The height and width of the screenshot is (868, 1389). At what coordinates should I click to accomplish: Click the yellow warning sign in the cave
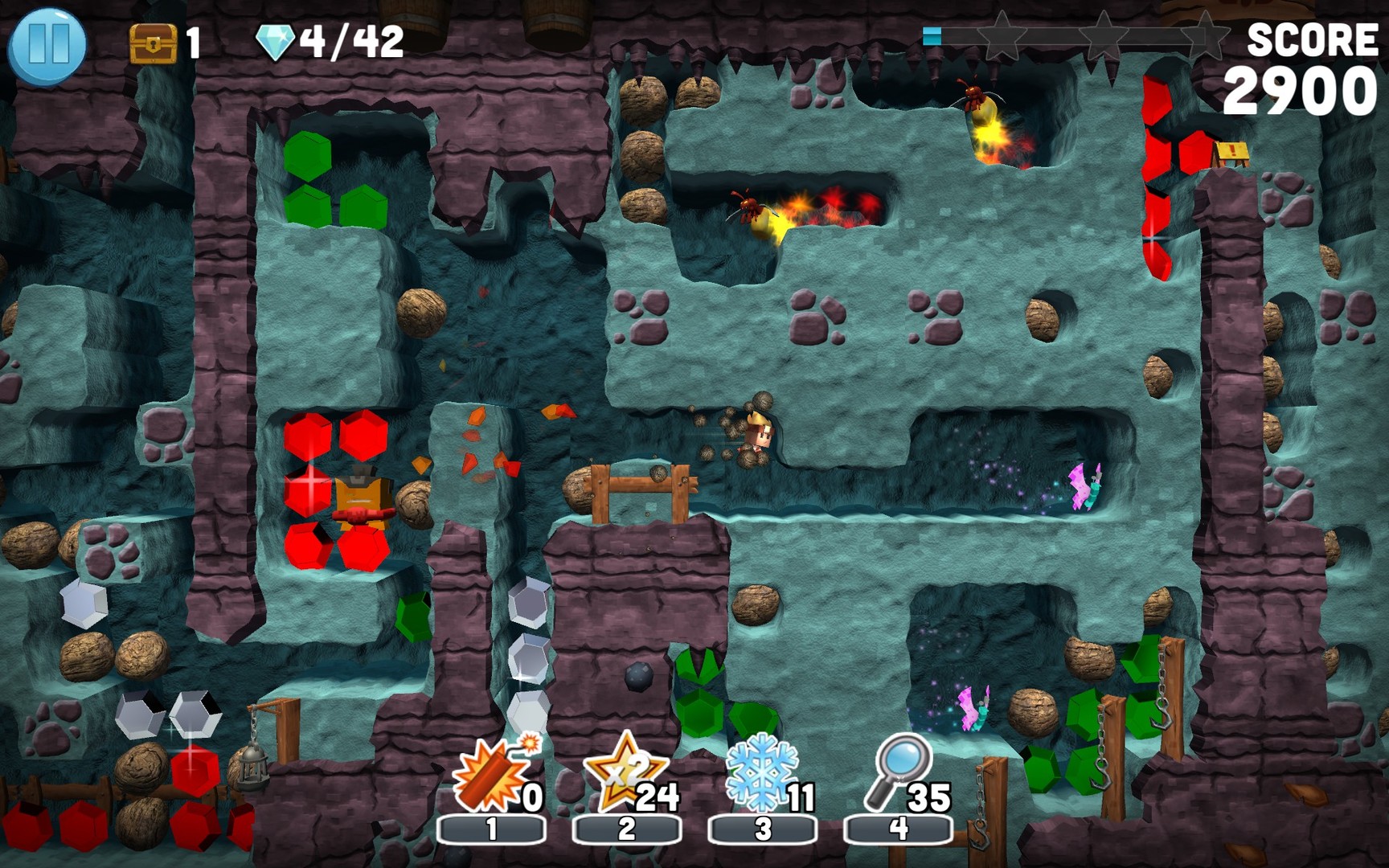tap(1232, 151)
